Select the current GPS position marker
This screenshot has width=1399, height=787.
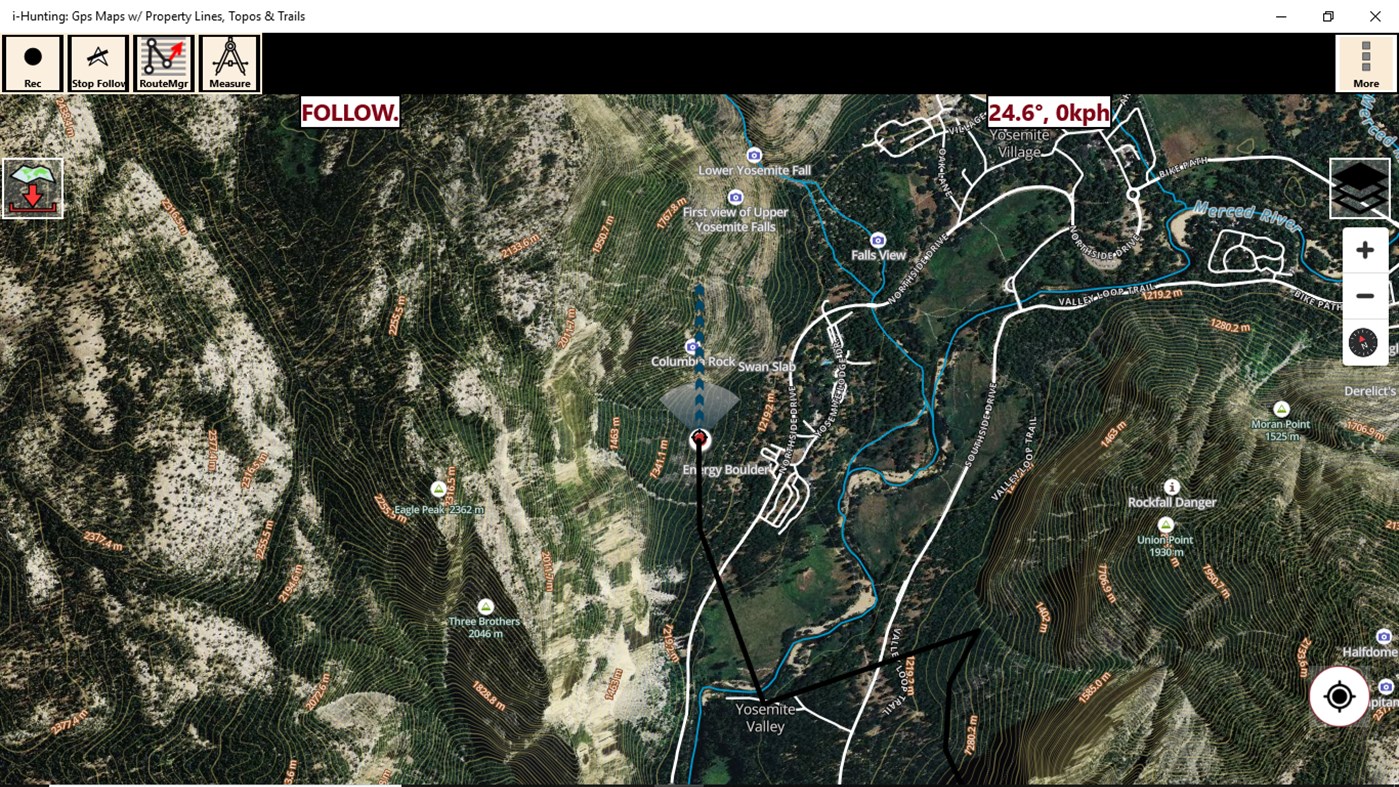pos(698,438)
